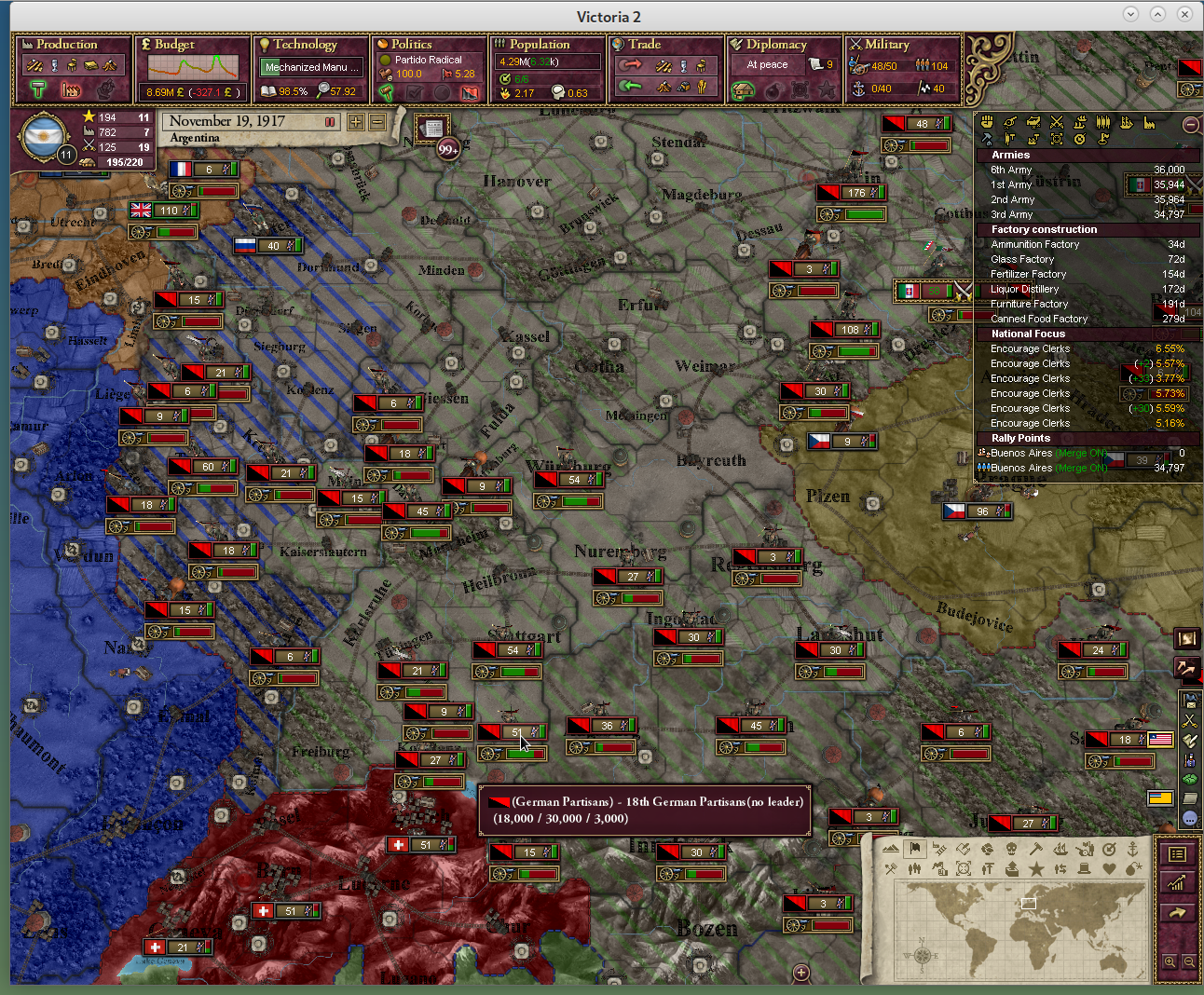Image resolution: width=1204 pixels, height=995 pixels.
Task: Collapse the outliner with the minus button
Action: [x=1190, y=124]
